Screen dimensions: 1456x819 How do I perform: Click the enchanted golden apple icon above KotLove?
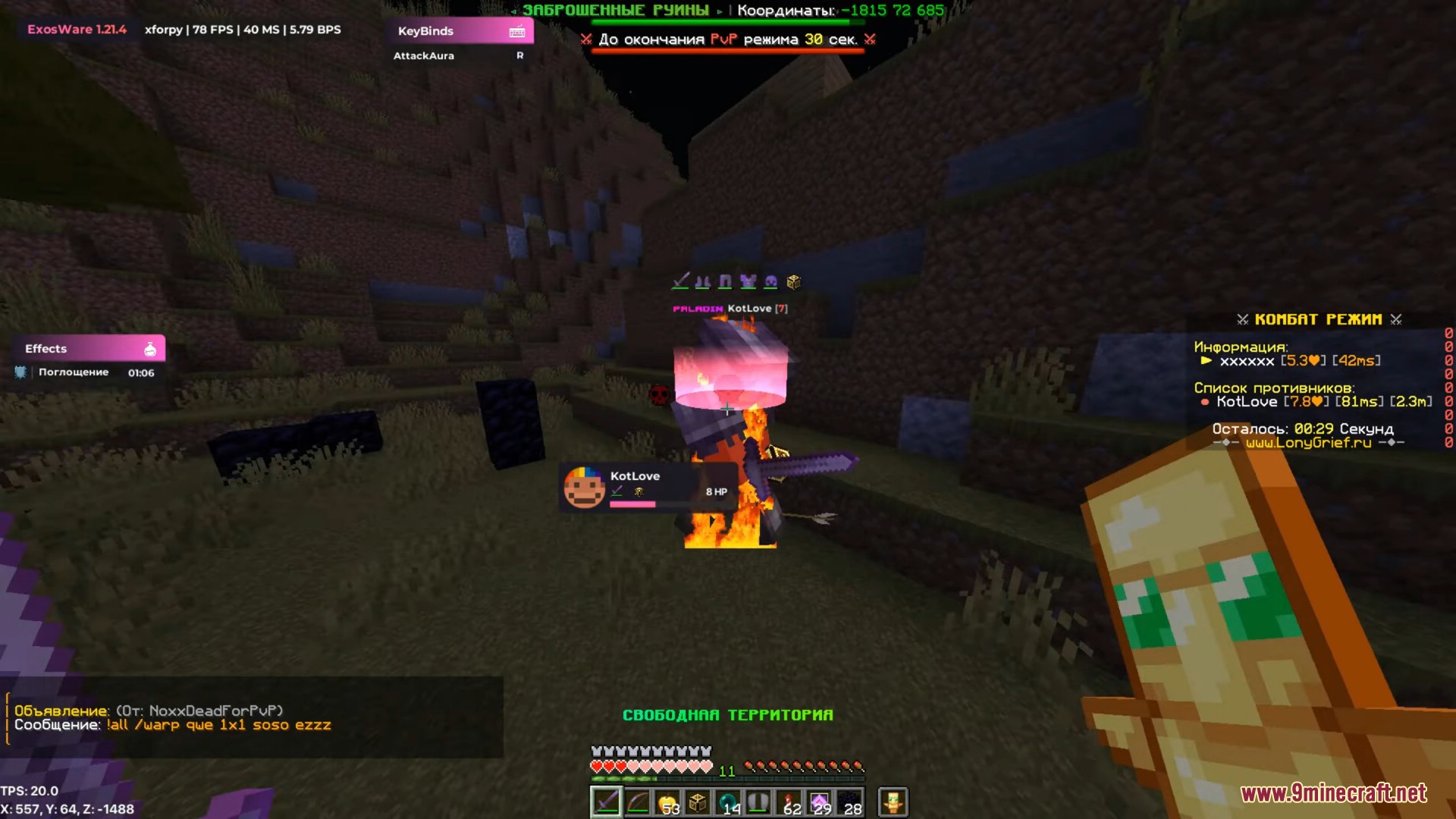tap(794, 281)
